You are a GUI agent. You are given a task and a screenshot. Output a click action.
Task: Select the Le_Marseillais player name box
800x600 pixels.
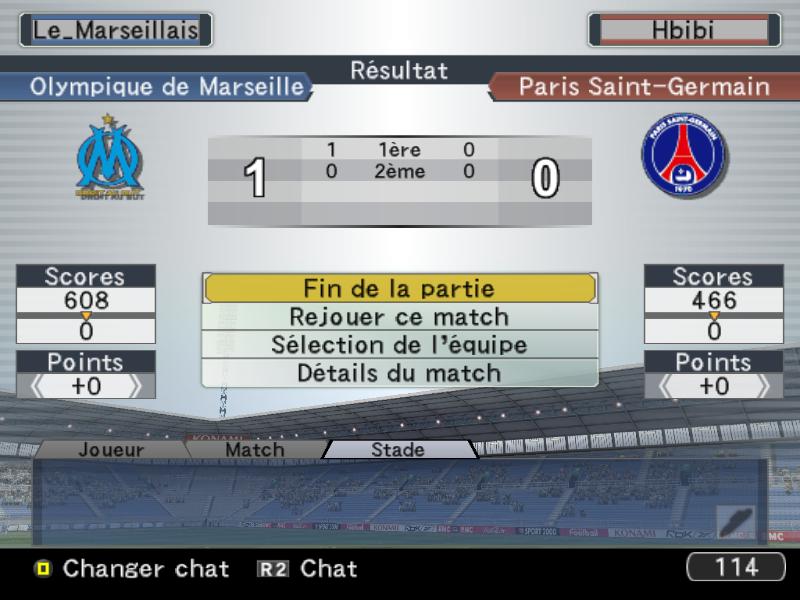(x=116, y=30)
